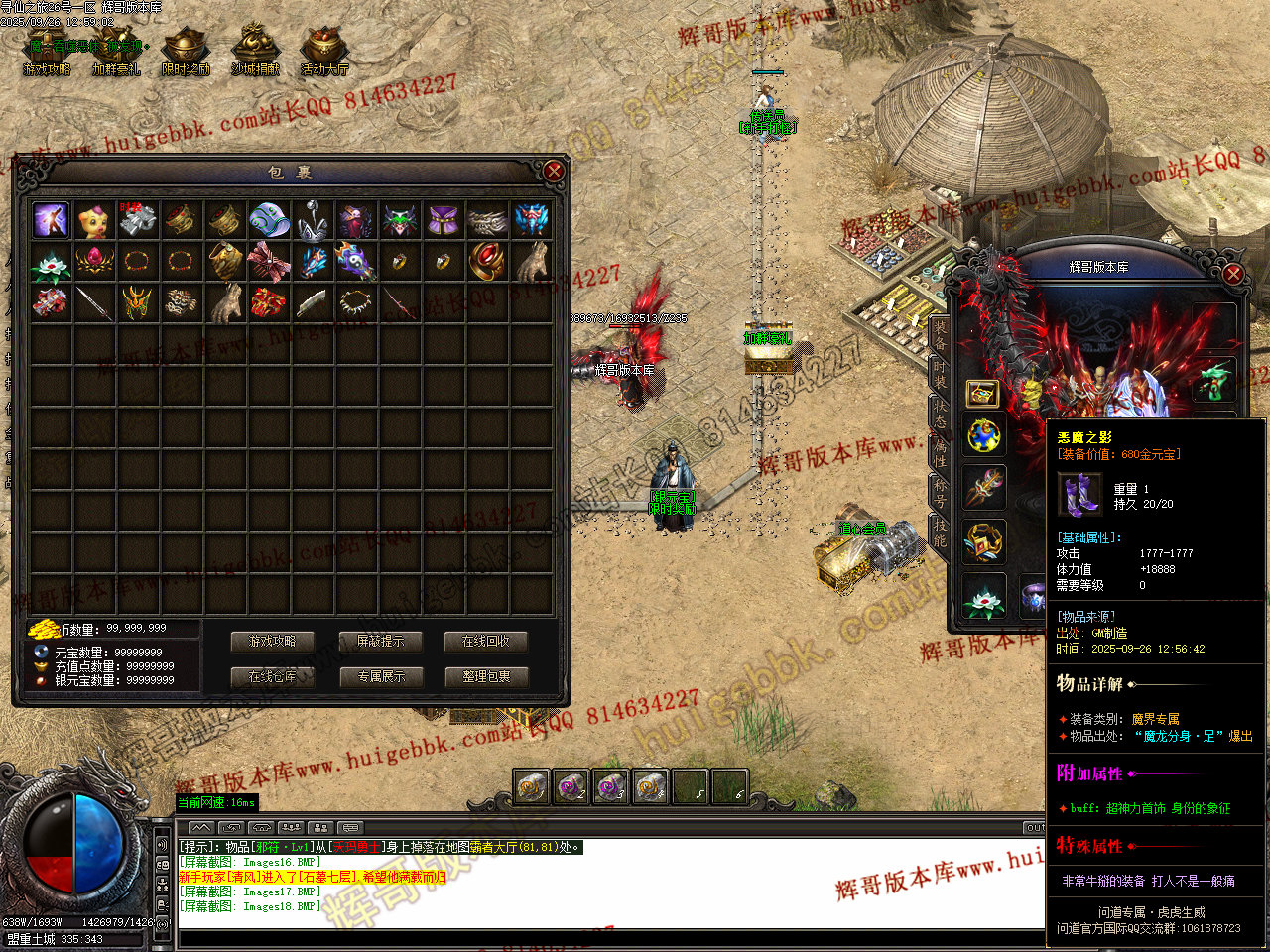Viewport: 1270px width, 952px height.
Task: Select the large red gem ring item
Action: coord(486,262)
